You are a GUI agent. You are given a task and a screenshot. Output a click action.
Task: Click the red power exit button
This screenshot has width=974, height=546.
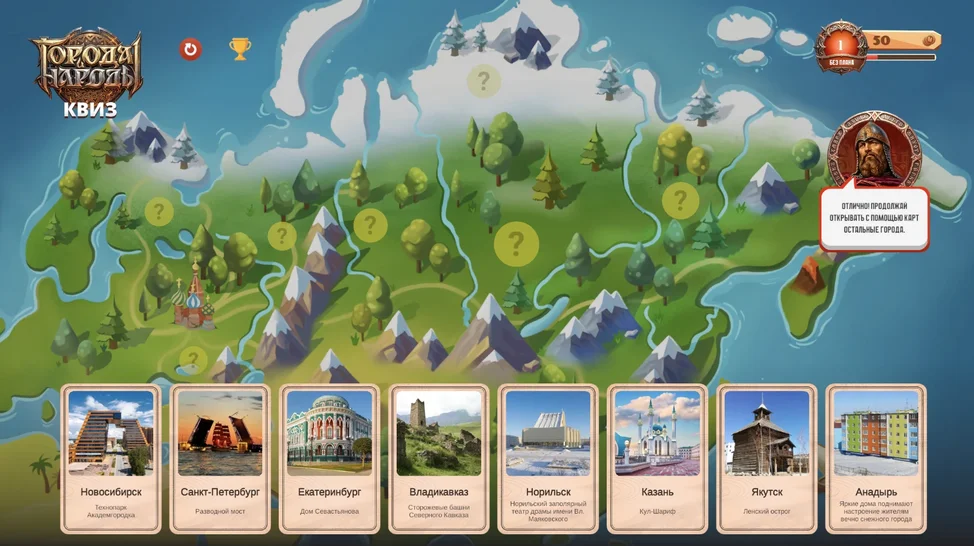click(190, 48)
